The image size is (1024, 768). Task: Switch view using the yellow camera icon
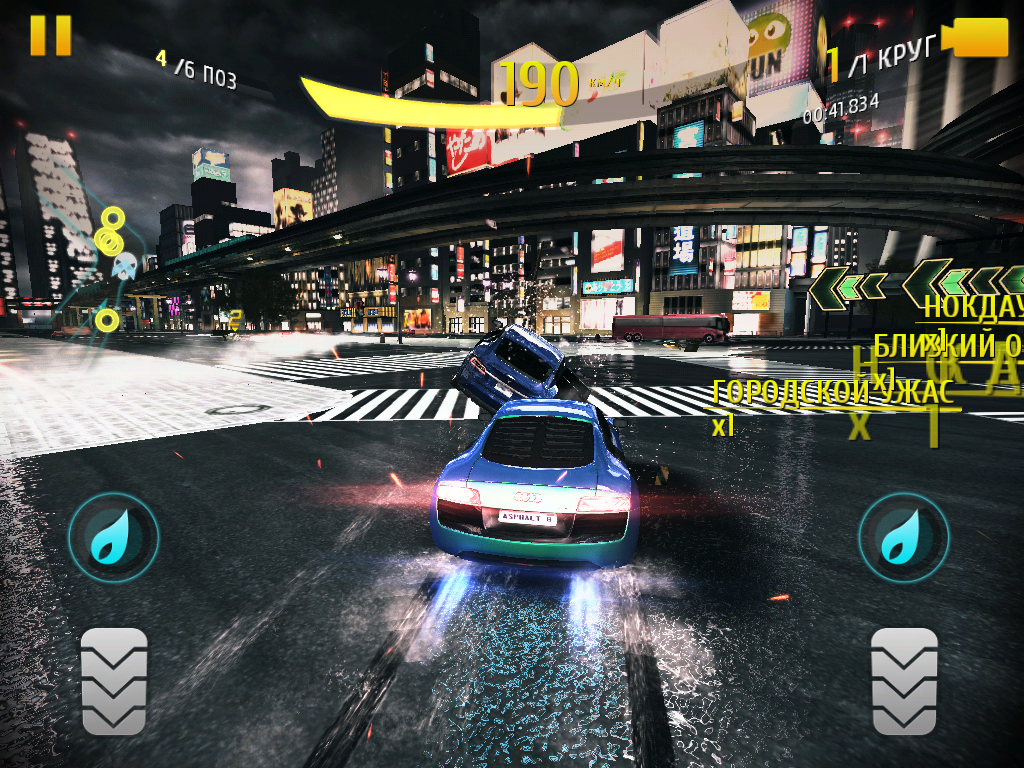pos(980,37)
